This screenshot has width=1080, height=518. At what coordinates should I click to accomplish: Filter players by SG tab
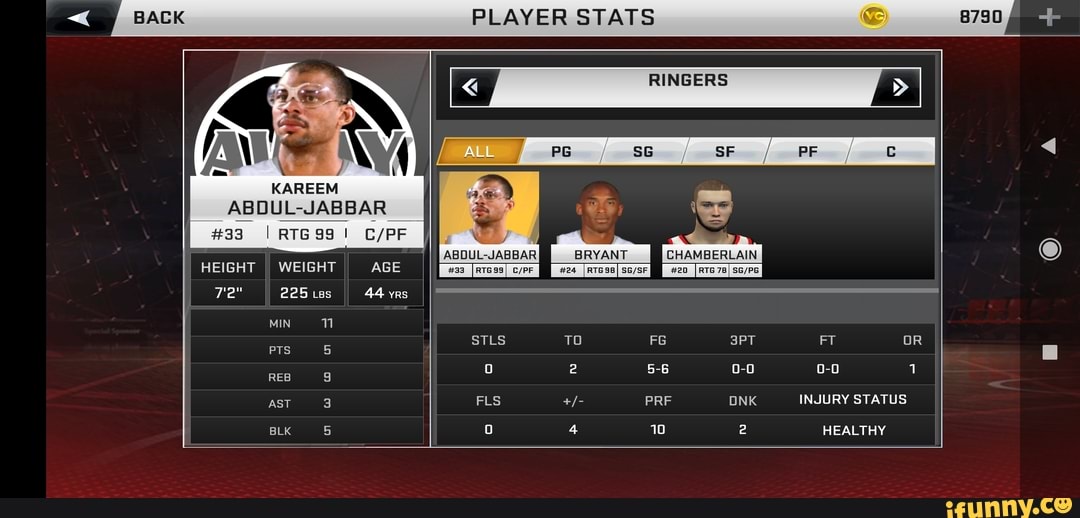point(643,152)
